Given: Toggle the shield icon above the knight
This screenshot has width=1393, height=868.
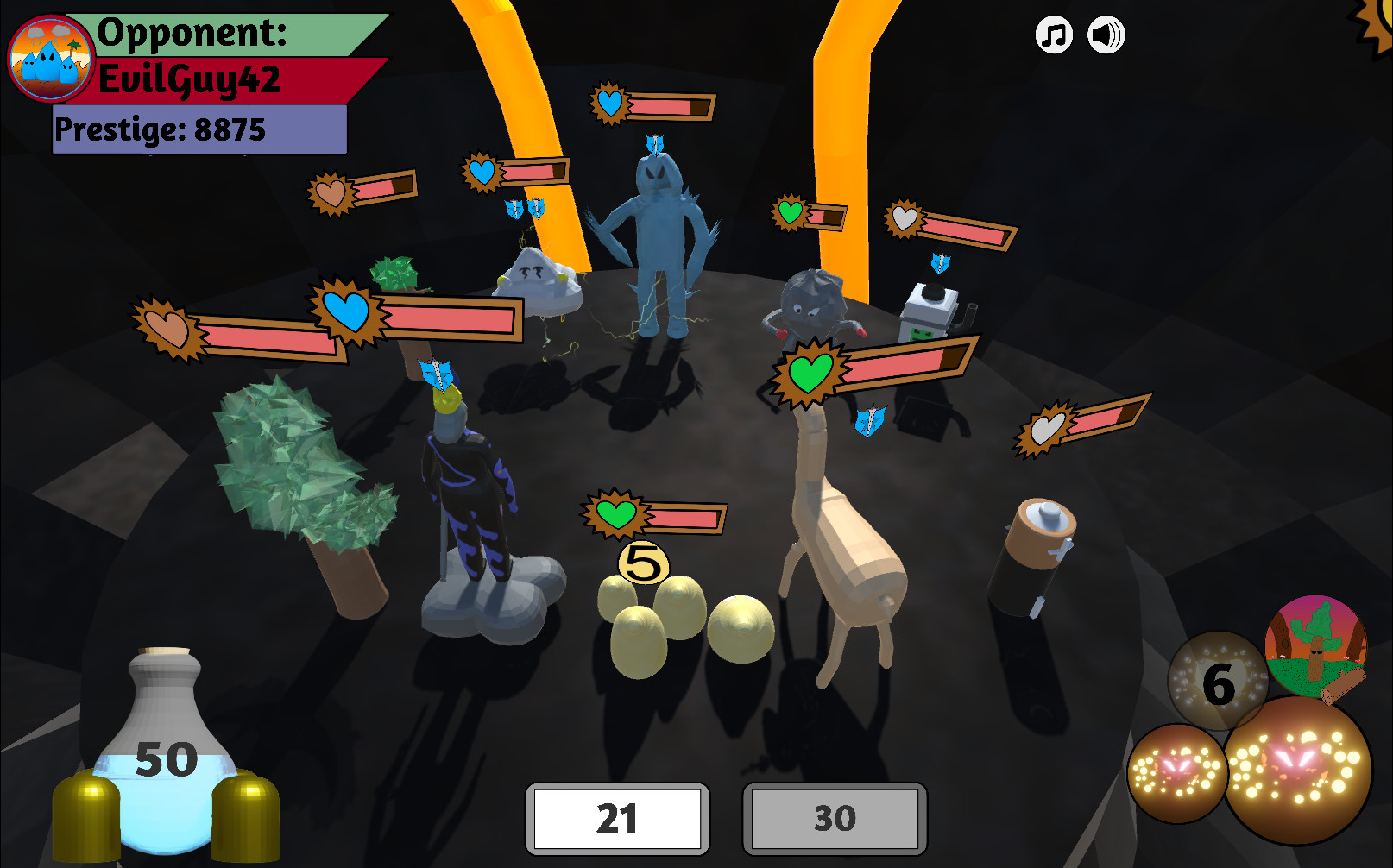Looking at the screenshot, I should (x=436, y=373).
